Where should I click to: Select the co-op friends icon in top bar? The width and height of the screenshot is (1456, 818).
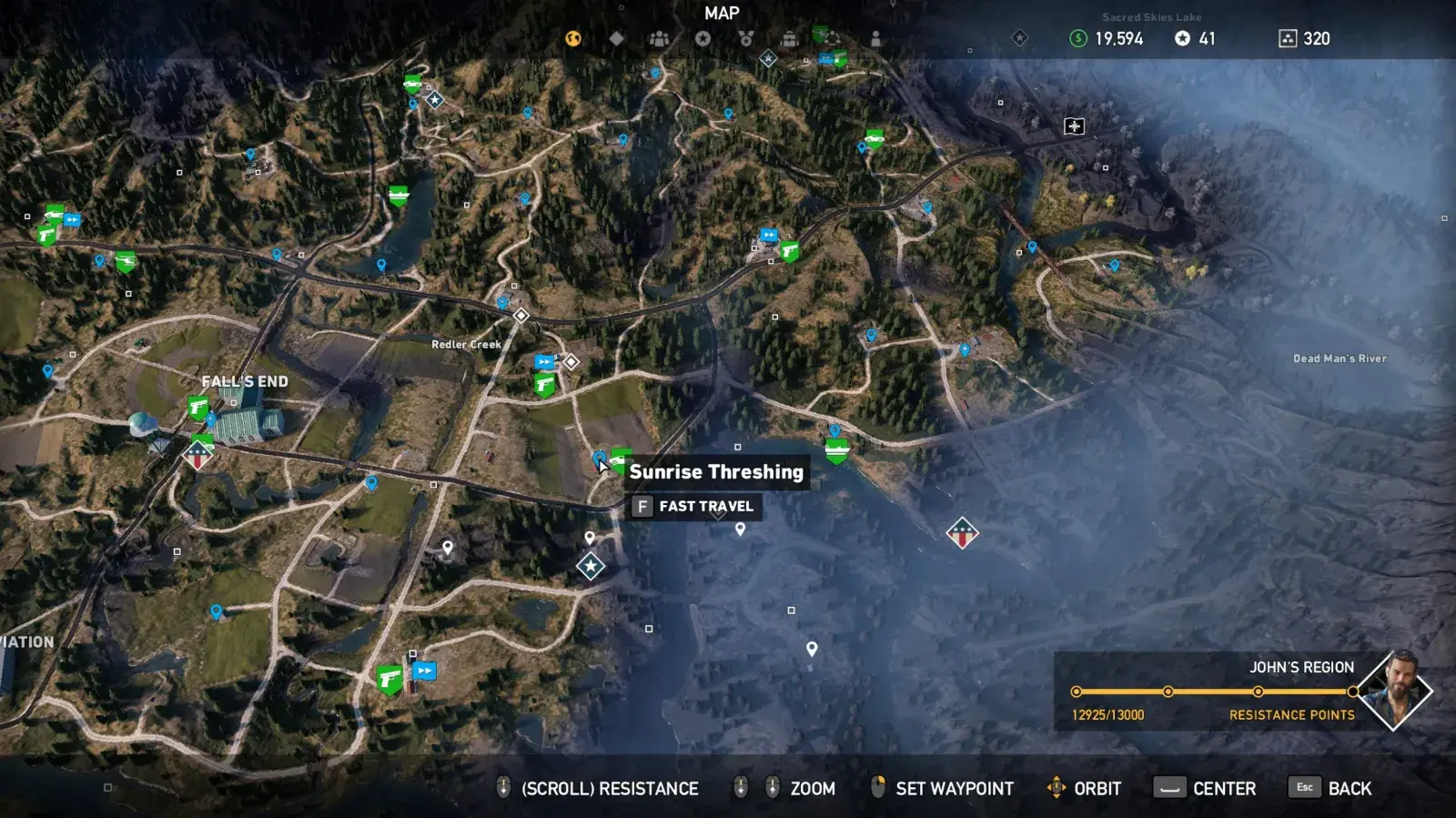(x=658, y=38)
